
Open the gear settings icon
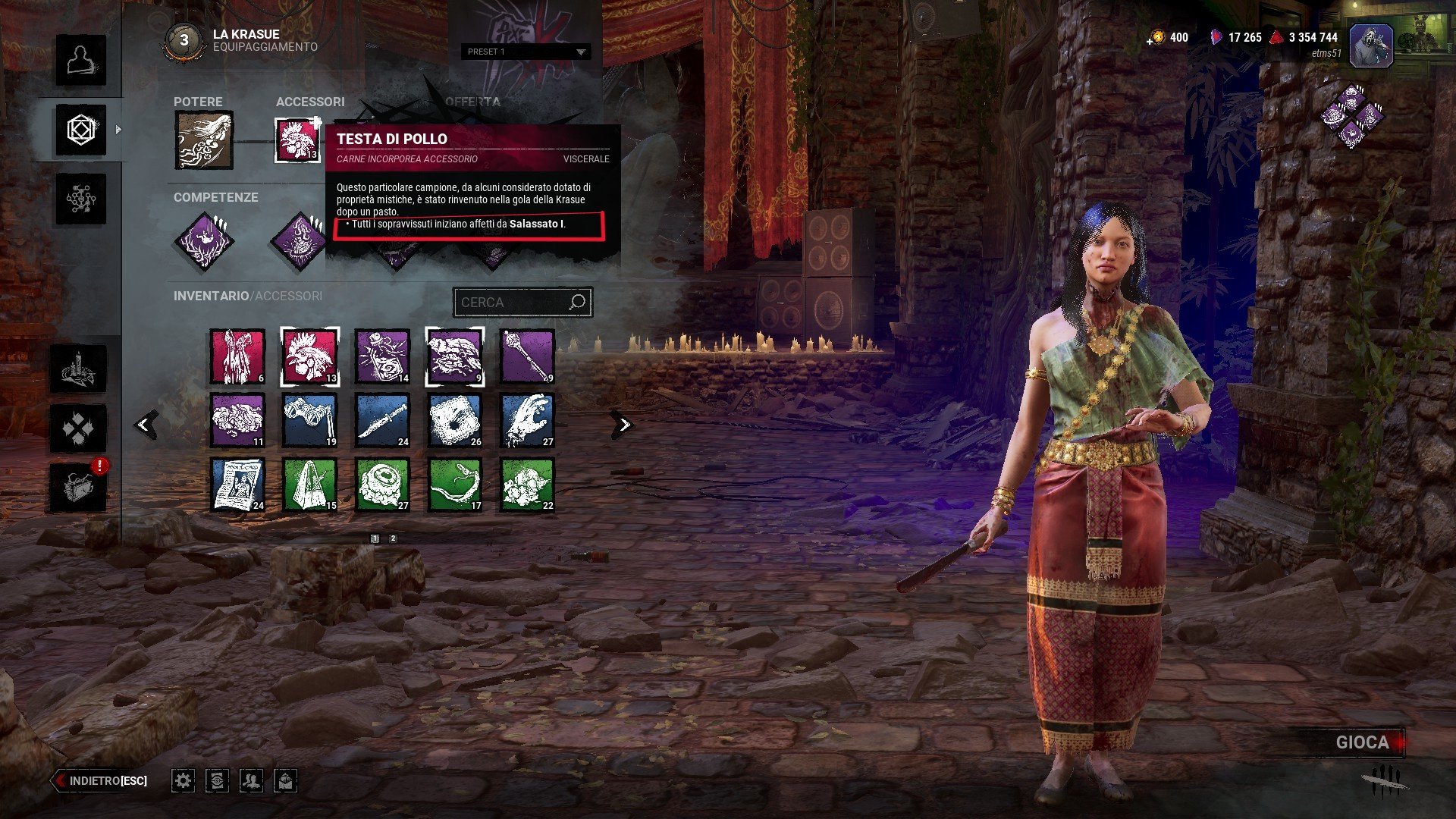183,780
